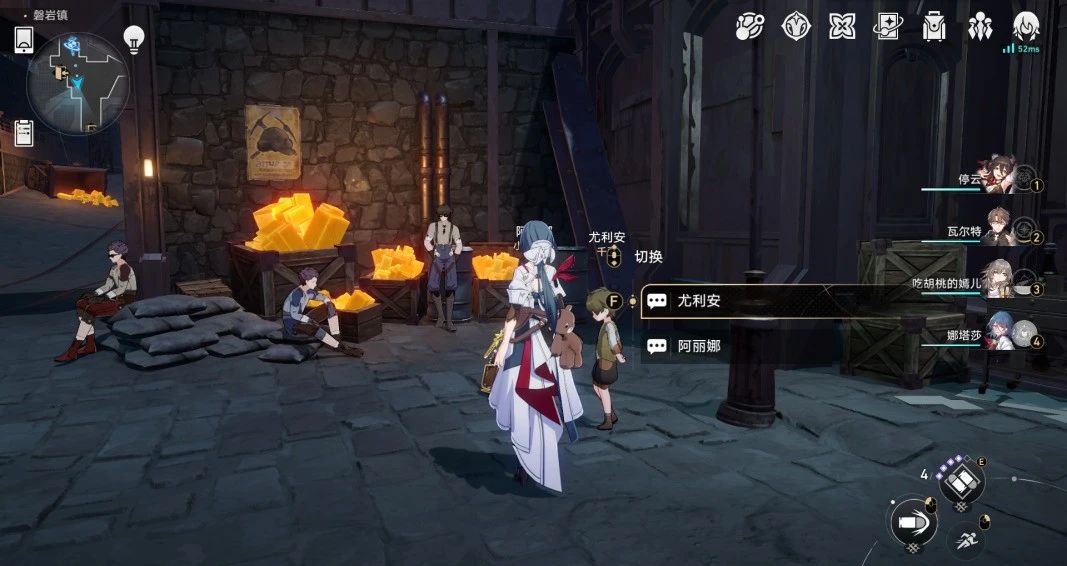This screenshot has height=566, width=1067.
Task: Use the bullet basic attack icon
Action: tap(912, 522)
